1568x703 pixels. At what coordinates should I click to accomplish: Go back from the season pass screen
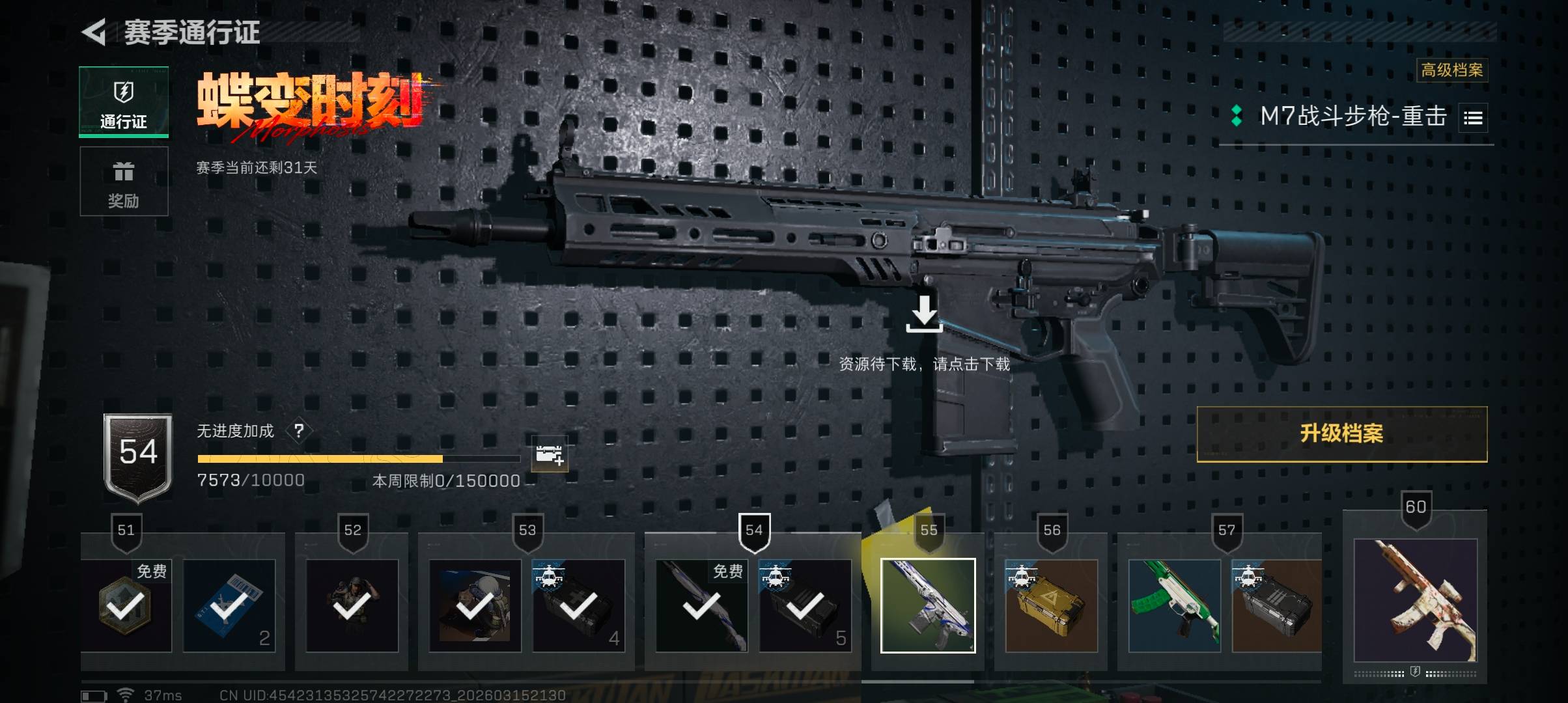click(x=95, y=32)
